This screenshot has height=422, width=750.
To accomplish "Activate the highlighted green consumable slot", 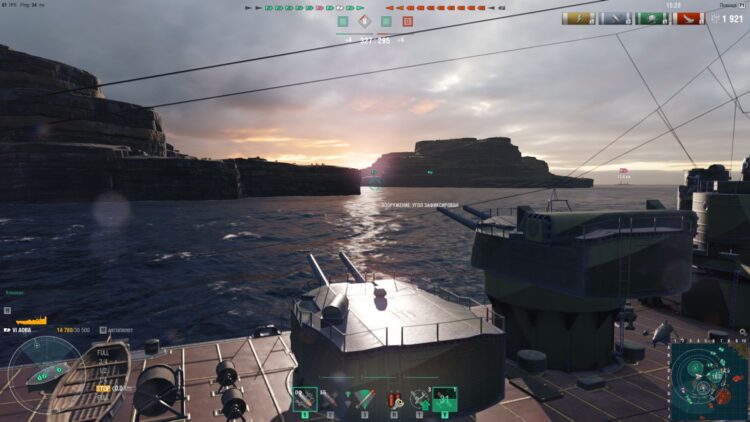I will pos(445,400).
